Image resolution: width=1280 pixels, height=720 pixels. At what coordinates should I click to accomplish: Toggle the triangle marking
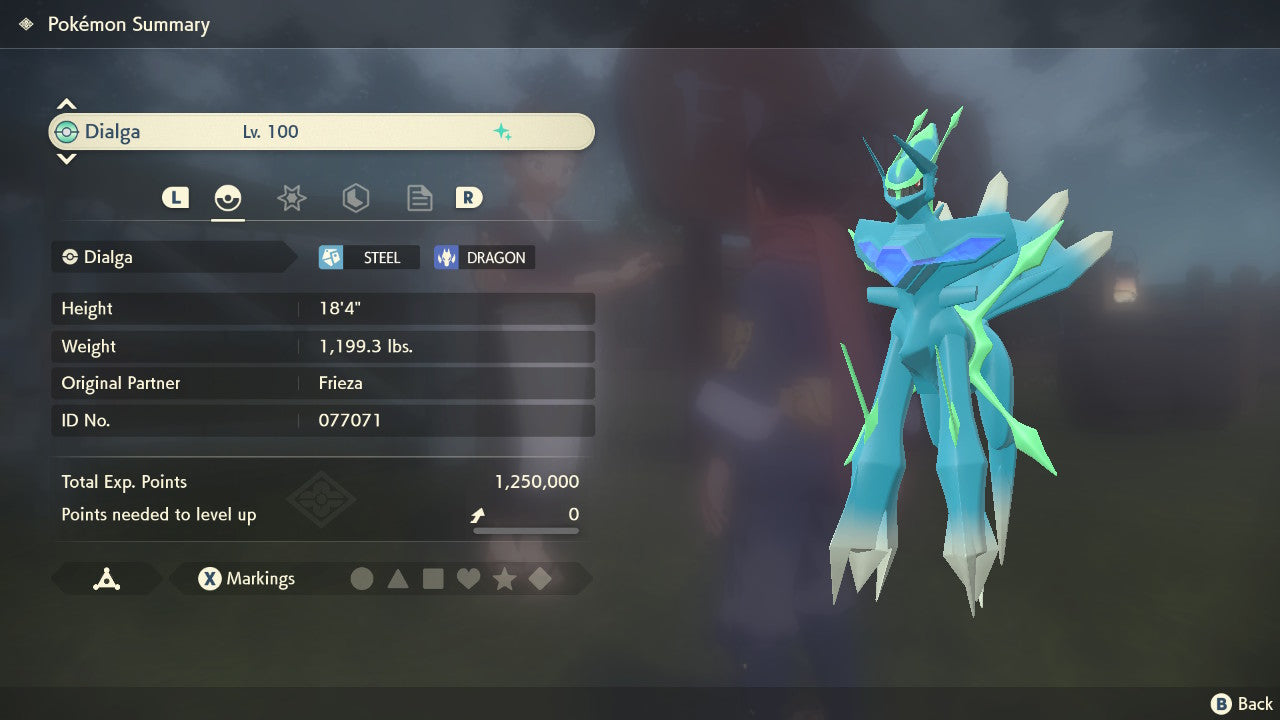point(398,579)
